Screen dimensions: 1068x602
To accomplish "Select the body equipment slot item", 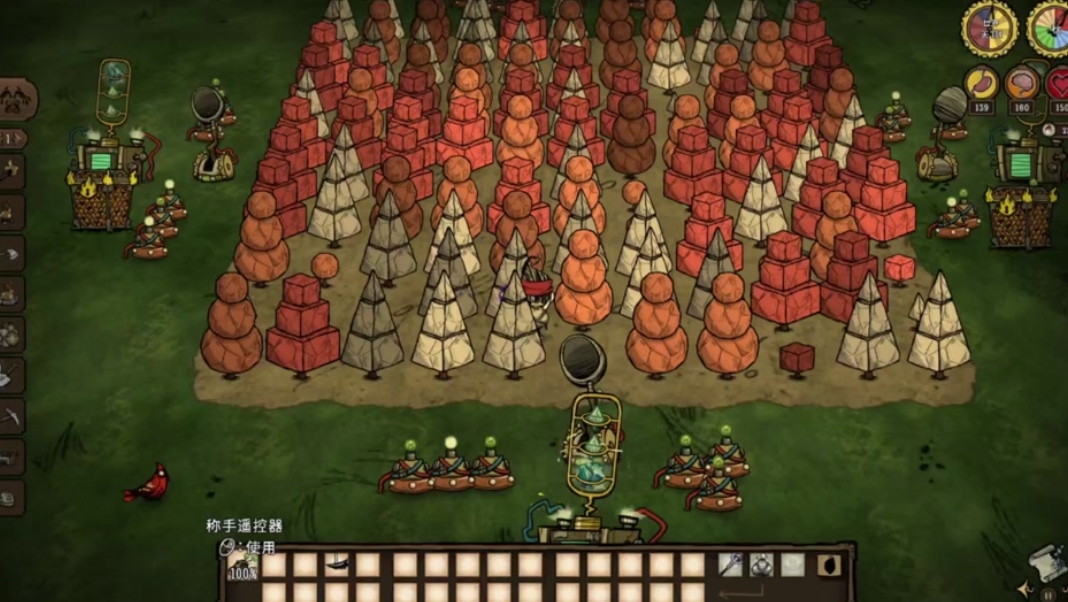I will (762, 565).
